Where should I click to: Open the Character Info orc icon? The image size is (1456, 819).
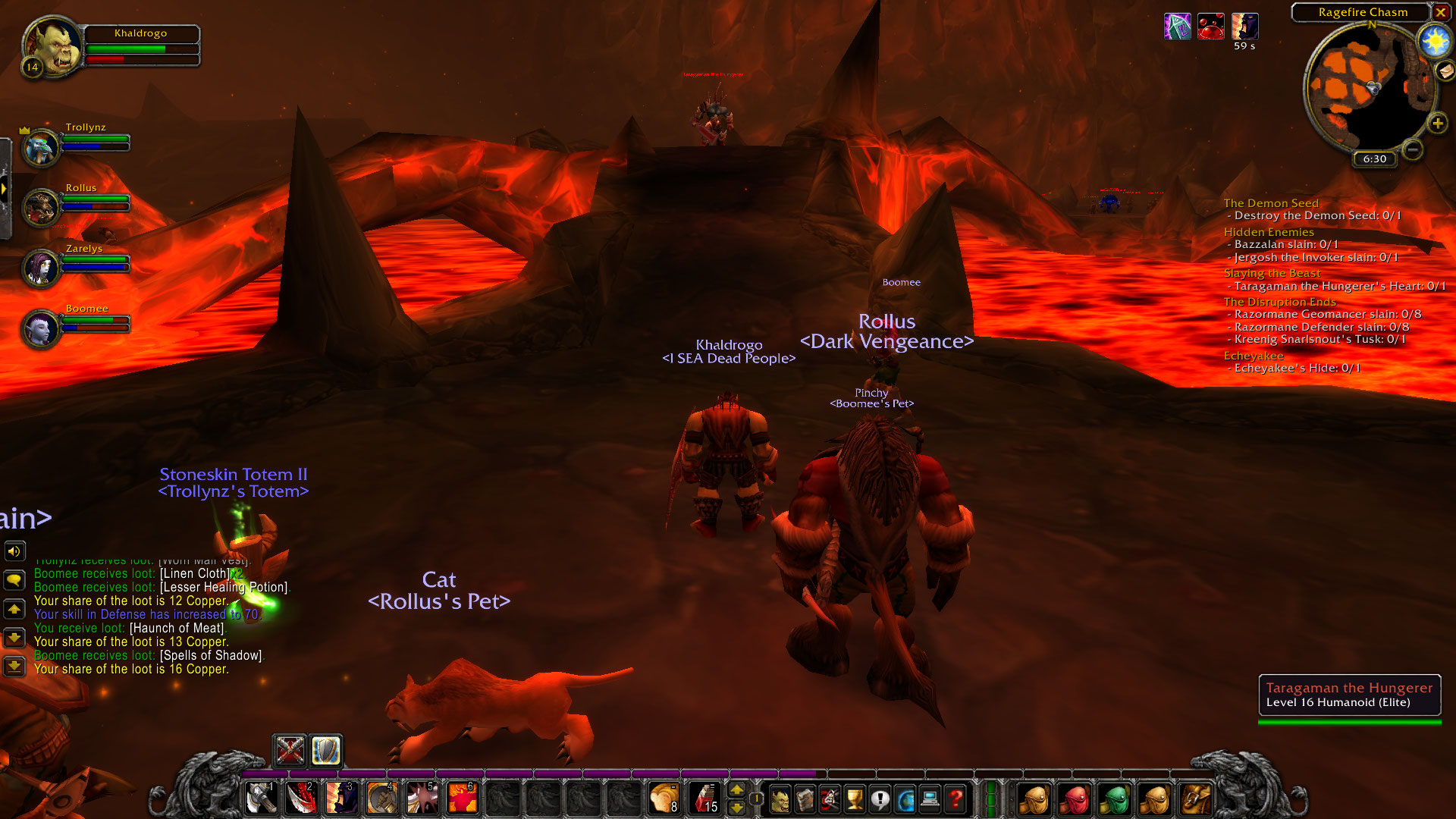(778, 799)
